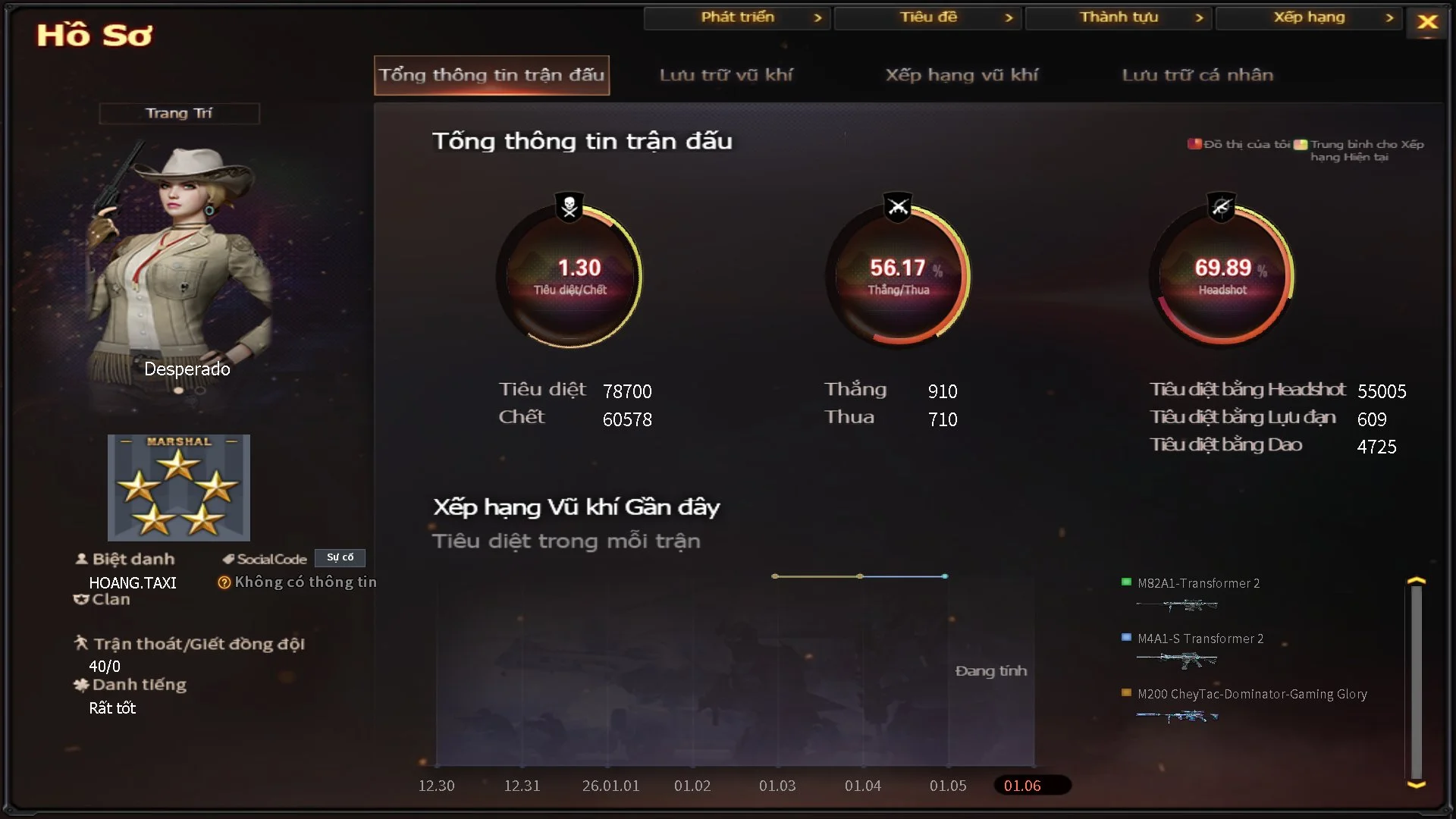Select the SocialCode link icon

[228, 559]
